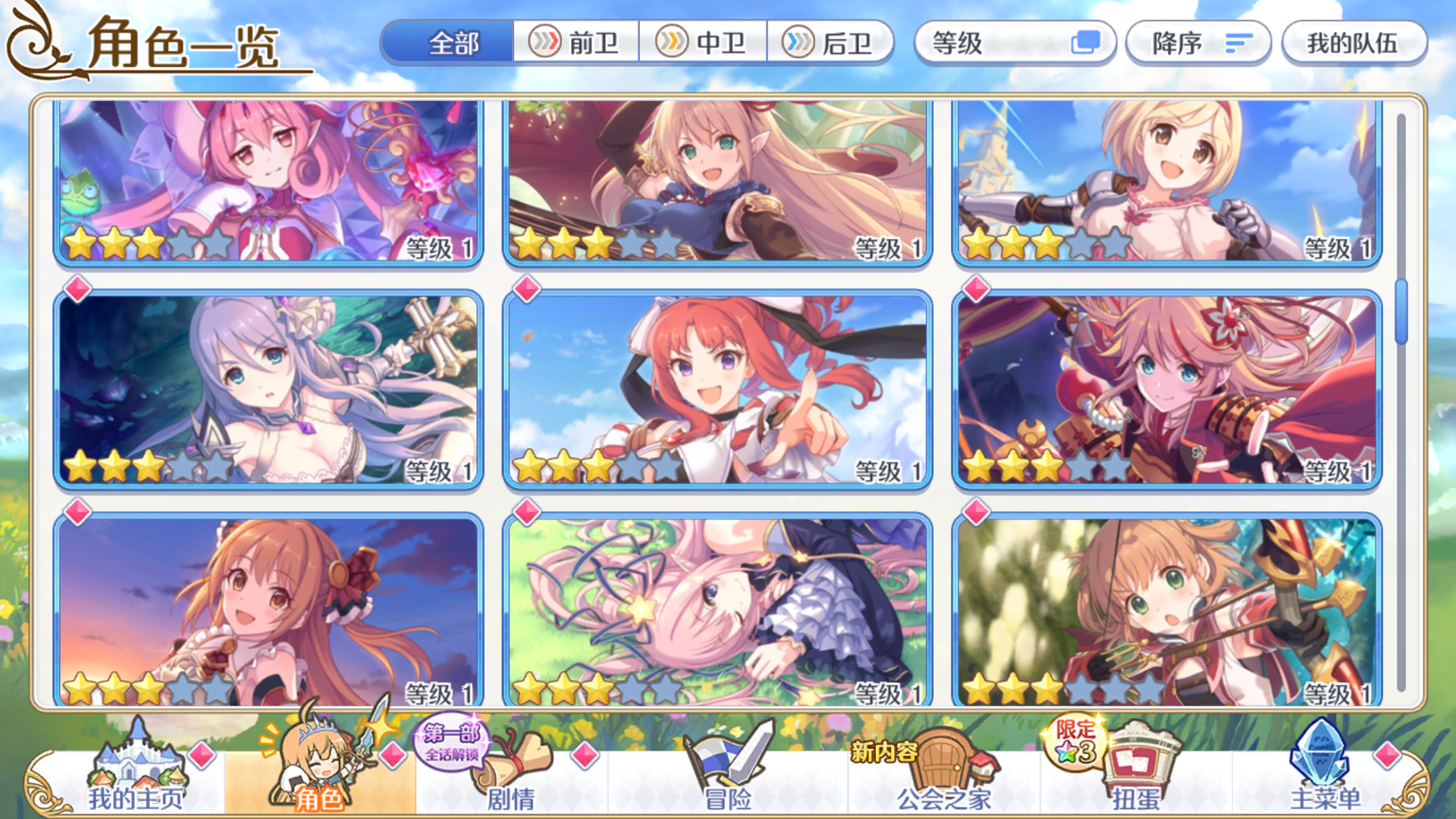Enable the 全部 show-all filter
This screenshot has height=819, width=1456.
pos(451,44)
